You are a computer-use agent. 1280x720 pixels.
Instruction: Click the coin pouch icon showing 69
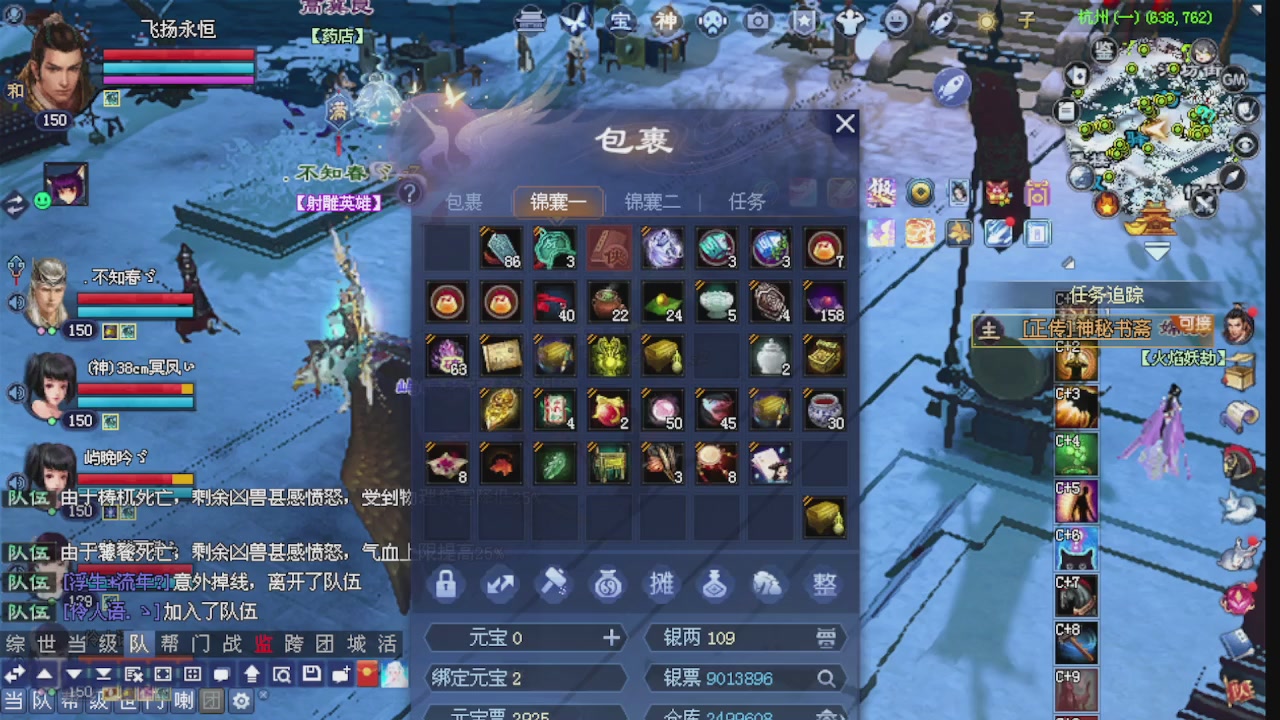607,584
